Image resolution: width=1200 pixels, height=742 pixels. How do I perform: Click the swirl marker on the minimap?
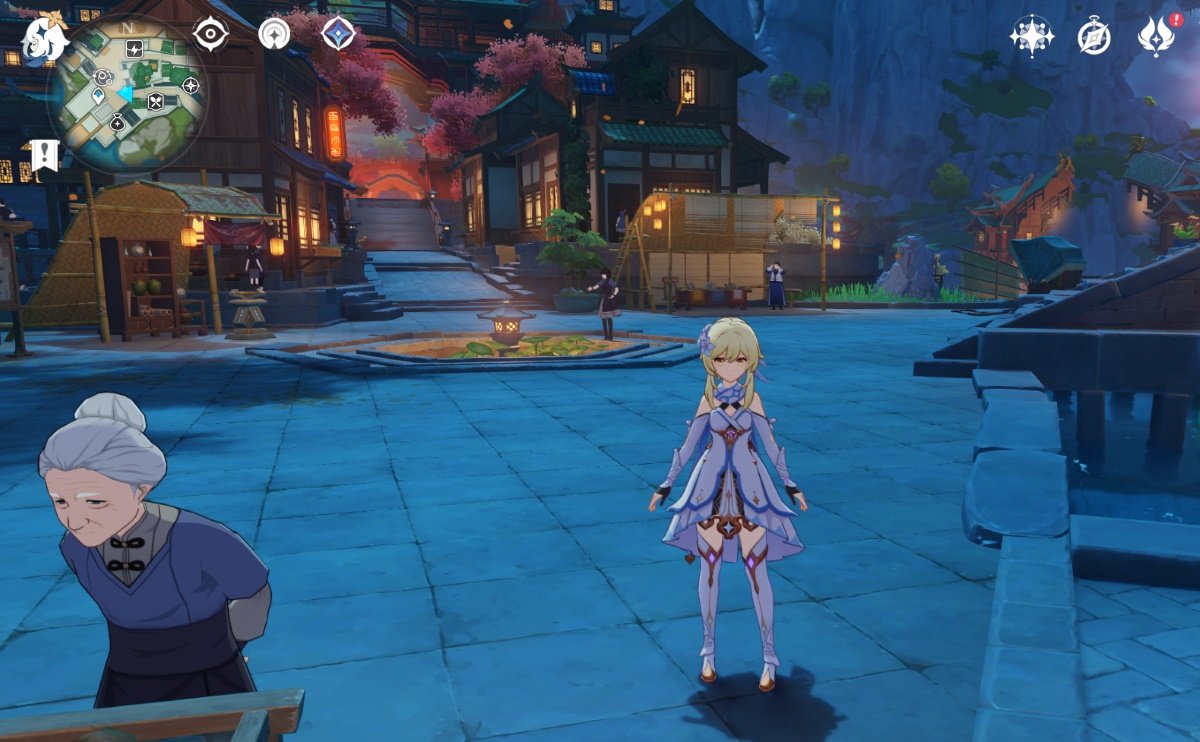(102, 76)
